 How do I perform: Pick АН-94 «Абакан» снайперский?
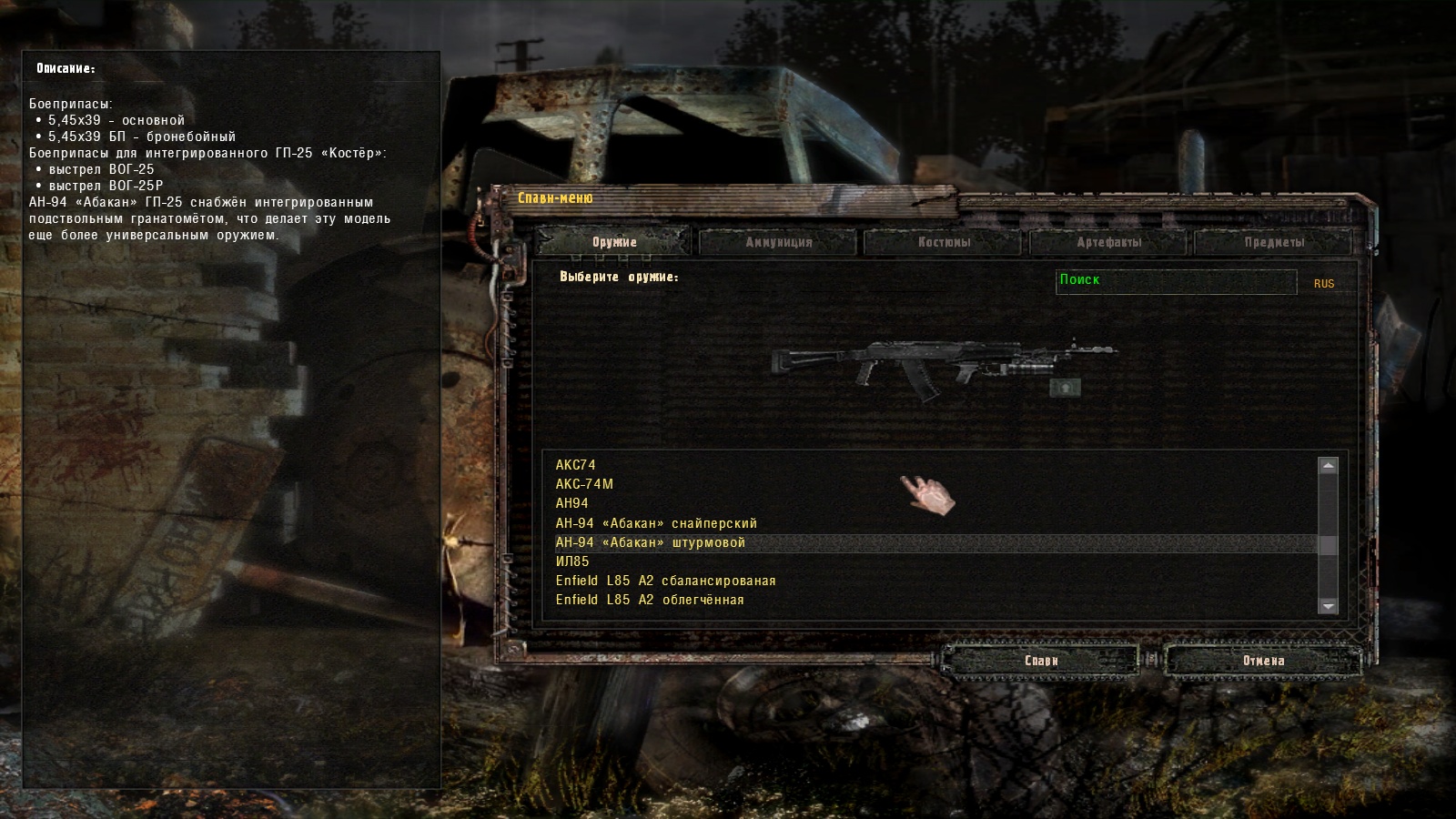[656, 523]
